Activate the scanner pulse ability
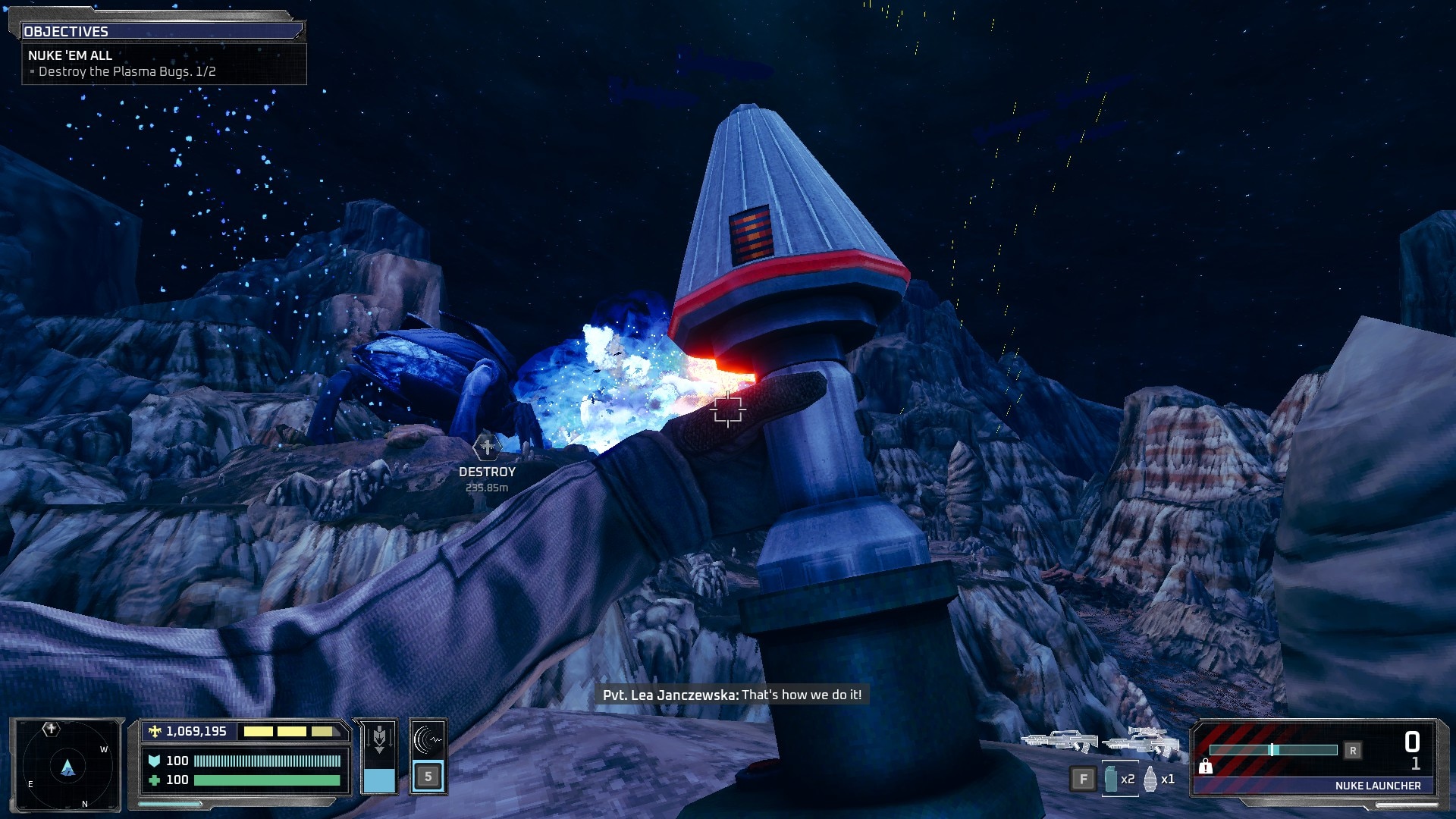Viewport: 1456px width, 819px height. pos(428,739)
